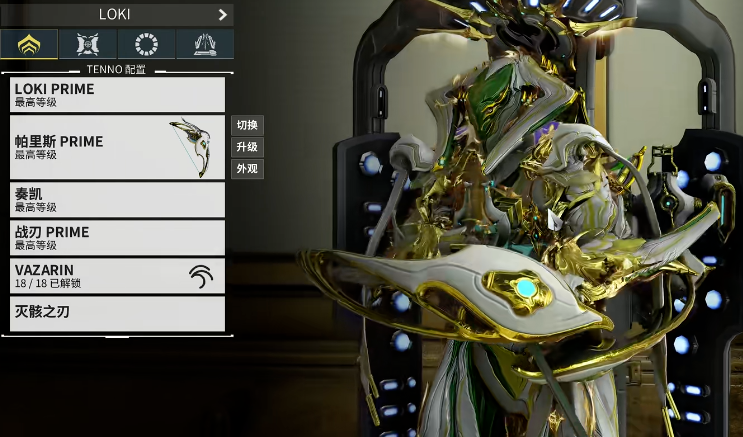Screen dimensions: 743x437
Task: Select the dotted circle tab
Action: (x=147, y=44)
